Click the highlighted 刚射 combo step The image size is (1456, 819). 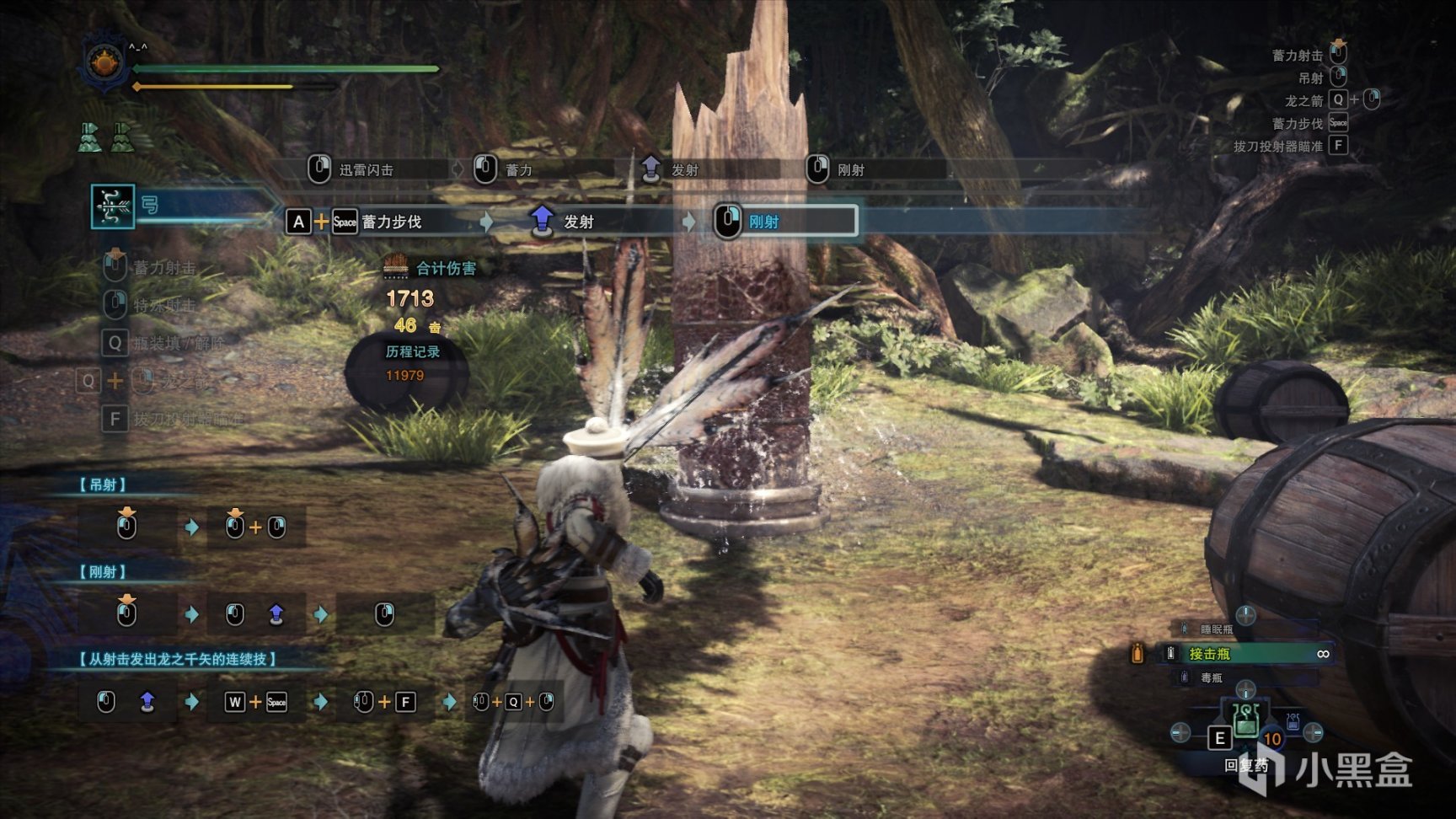click(785, 221)
